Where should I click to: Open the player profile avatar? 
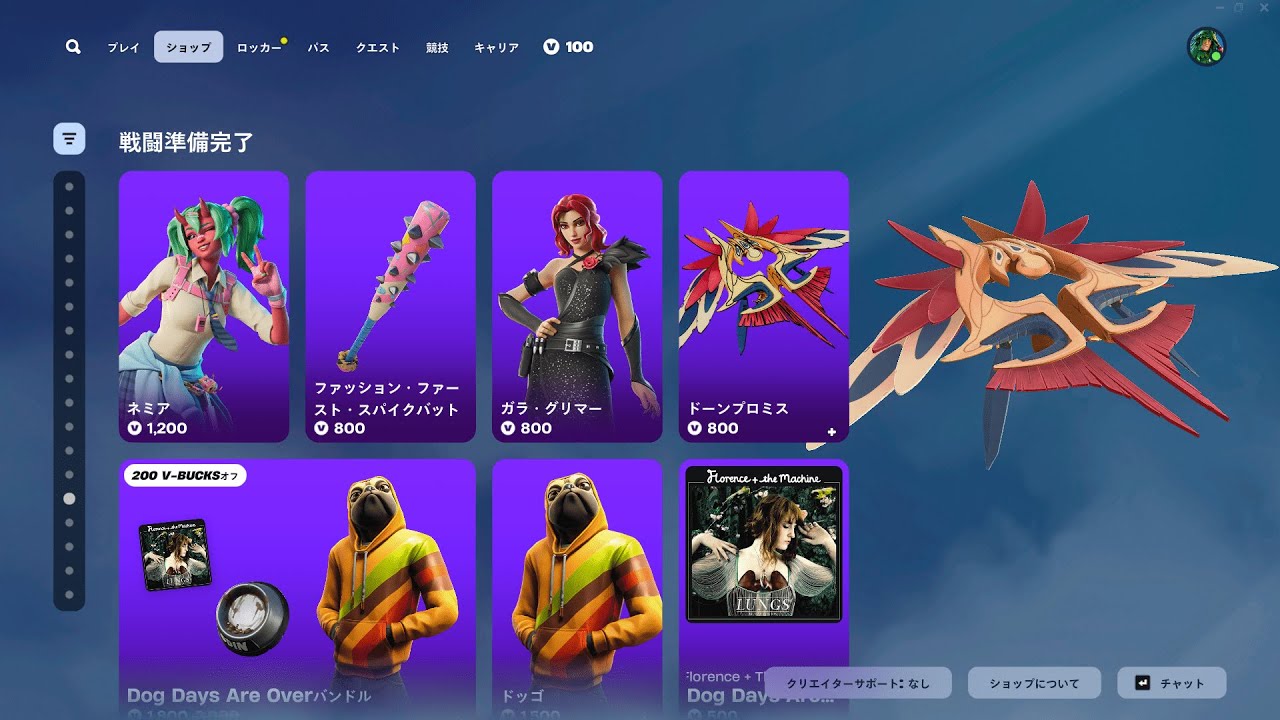tap(1206, 47)
